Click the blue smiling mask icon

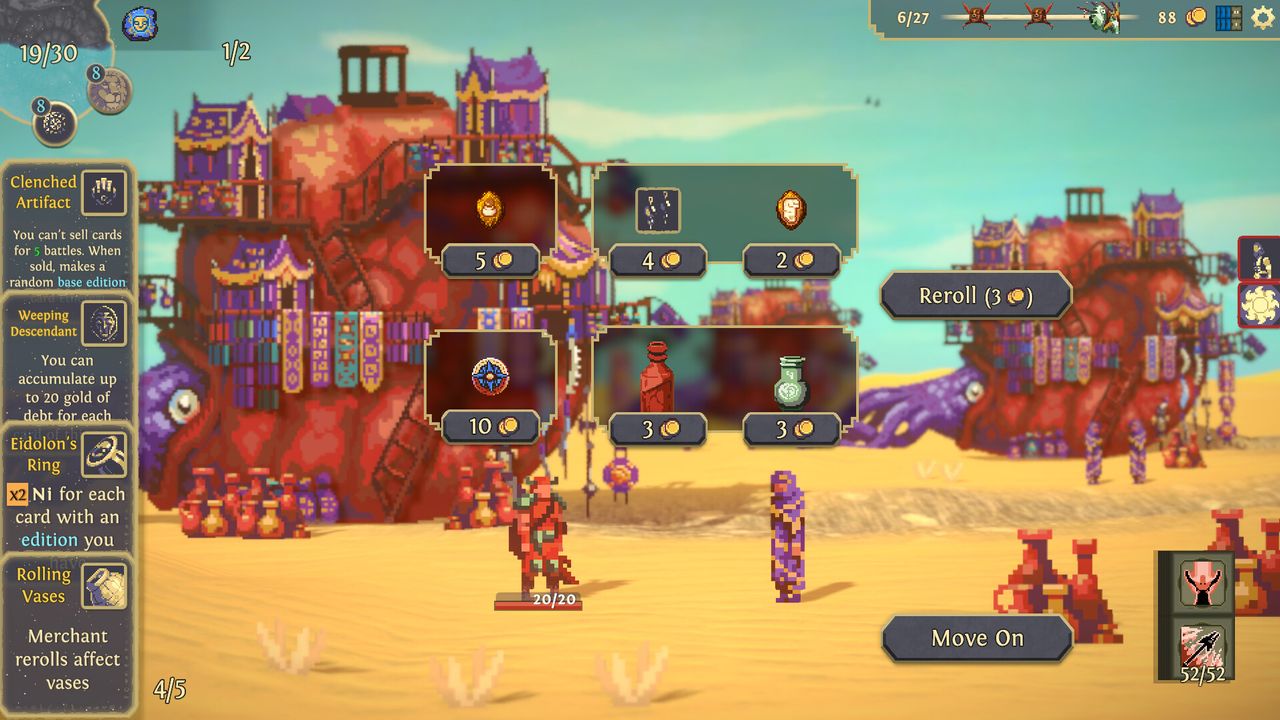pyautogui.click(x=139, y=24)
